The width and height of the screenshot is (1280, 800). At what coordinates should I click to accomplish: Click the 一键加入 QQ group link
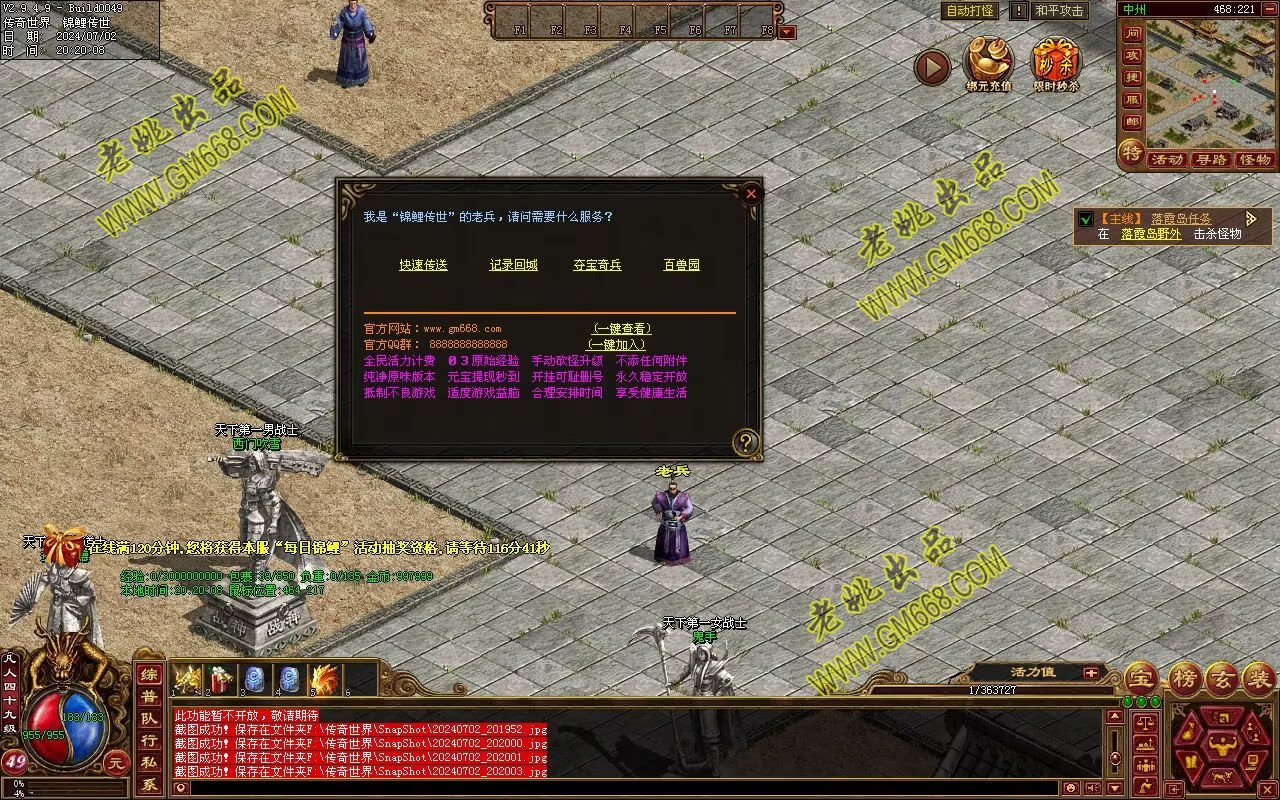tap(616, 344)
